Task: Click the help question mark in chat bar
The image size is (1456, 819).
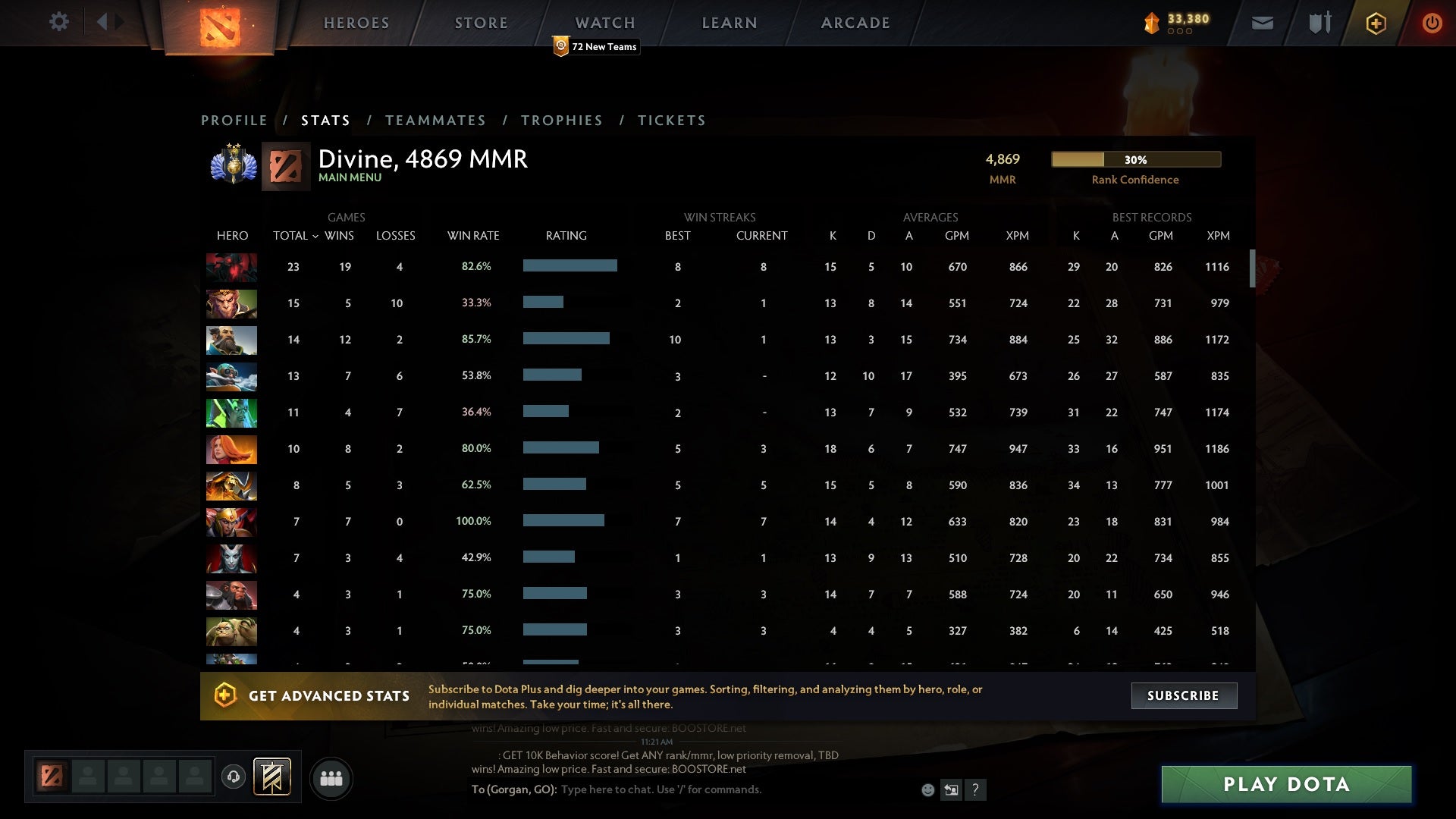Action: 976,789
